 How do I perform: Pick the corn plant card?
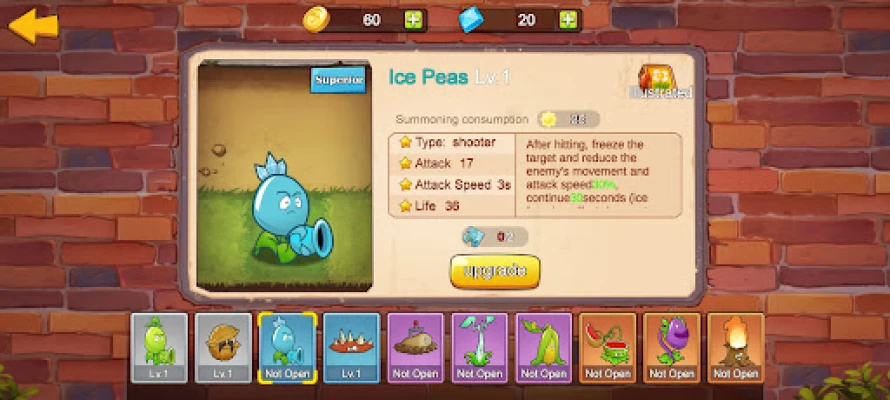tap(543, 347)
